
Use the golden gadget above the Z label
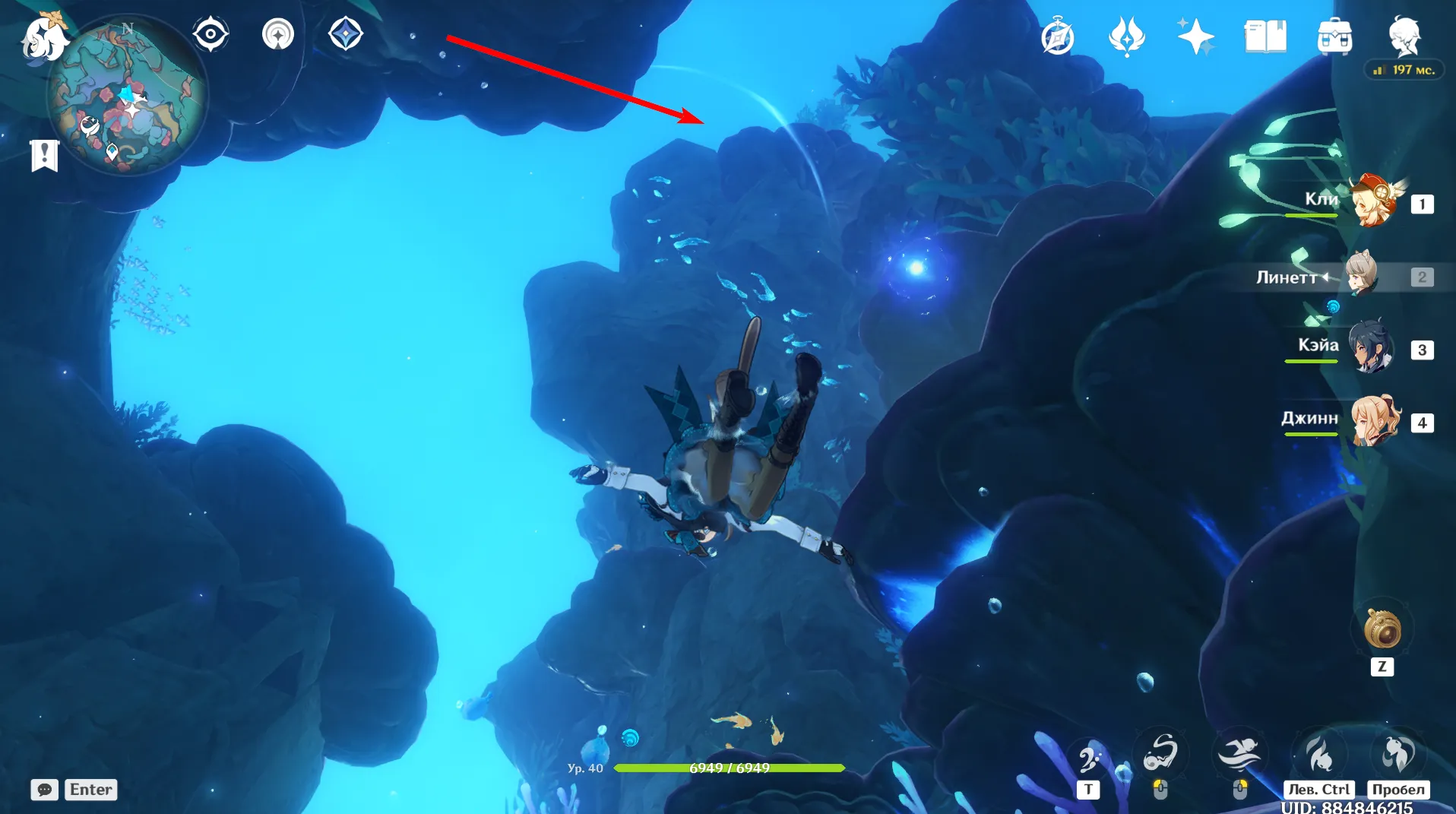coord(1382,630)
